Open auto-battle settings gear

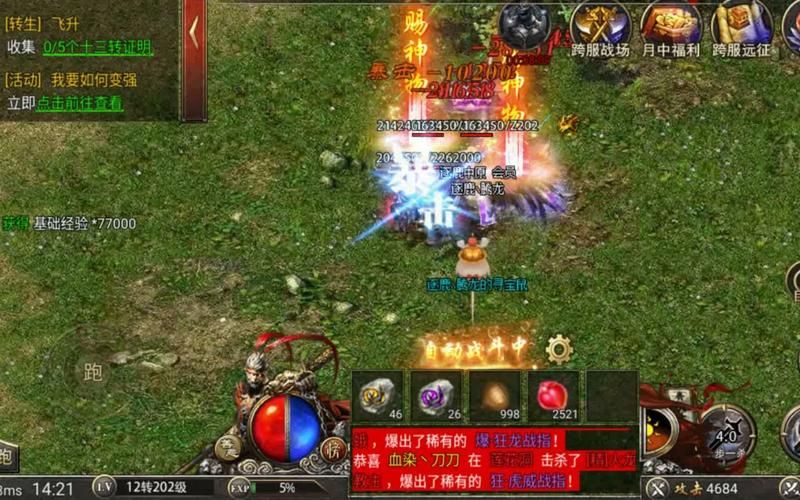pos(559,349)
